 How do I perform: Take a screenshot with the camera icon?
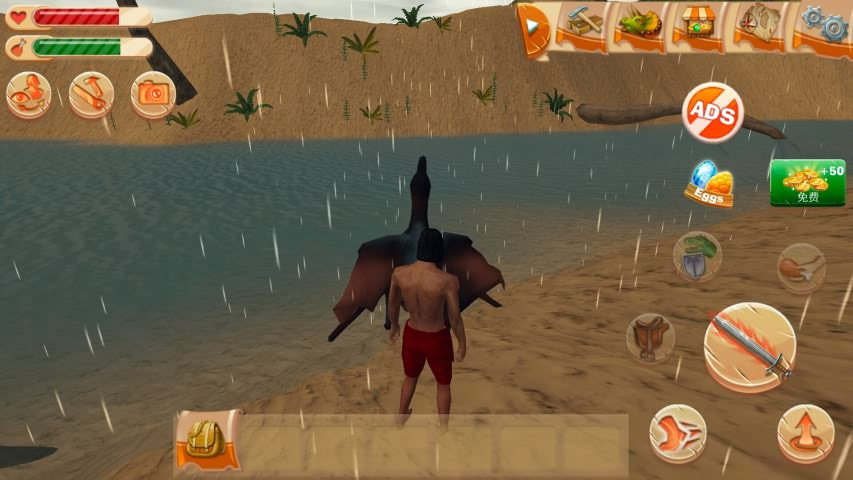pyautogui.click(x=153, y=94)
